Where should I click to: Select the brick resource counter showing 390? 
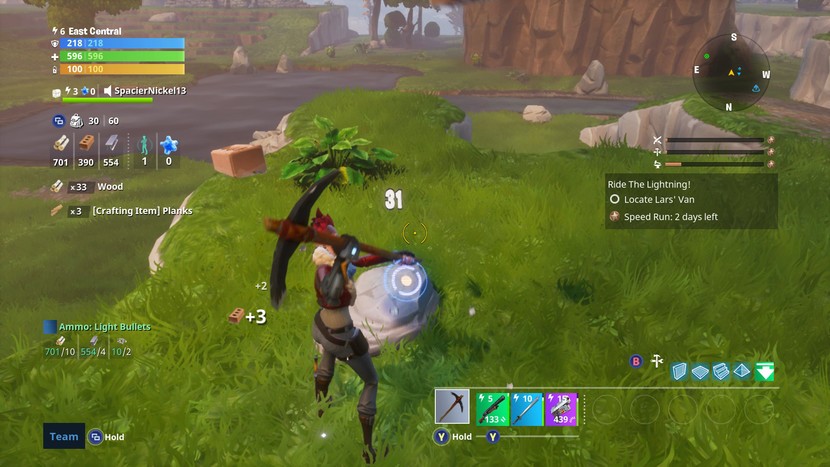[86, 149]
